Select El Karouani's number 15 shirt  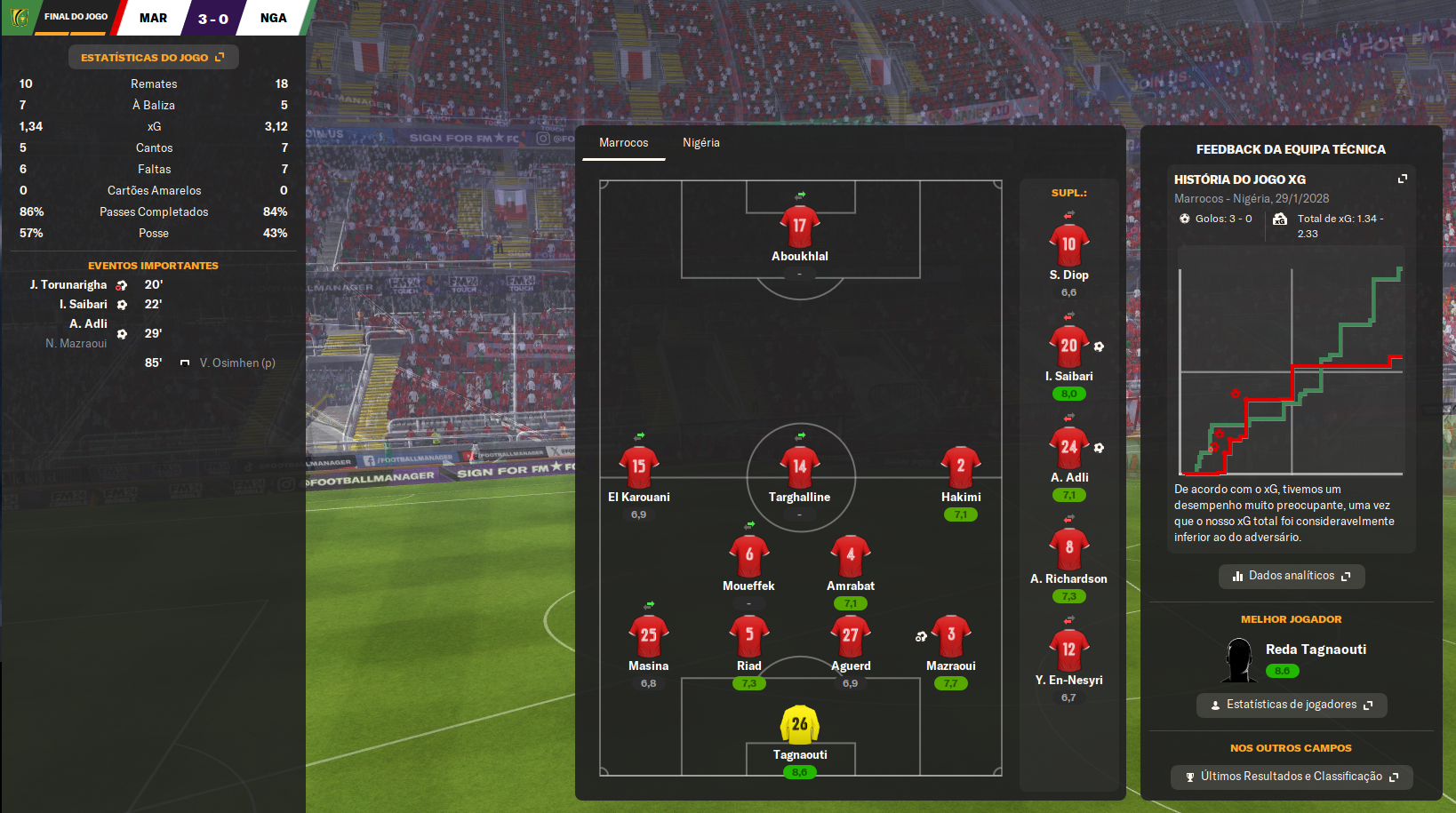638,467
